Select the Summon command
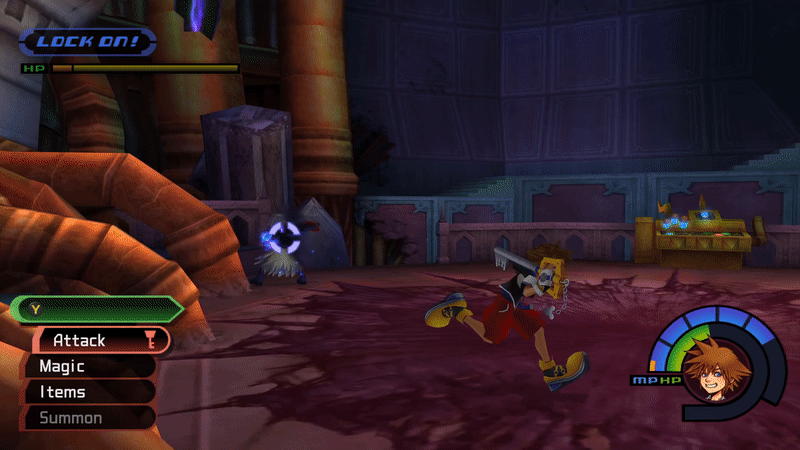Viewport: 800px width, 450px height. [x=90, y=417]
